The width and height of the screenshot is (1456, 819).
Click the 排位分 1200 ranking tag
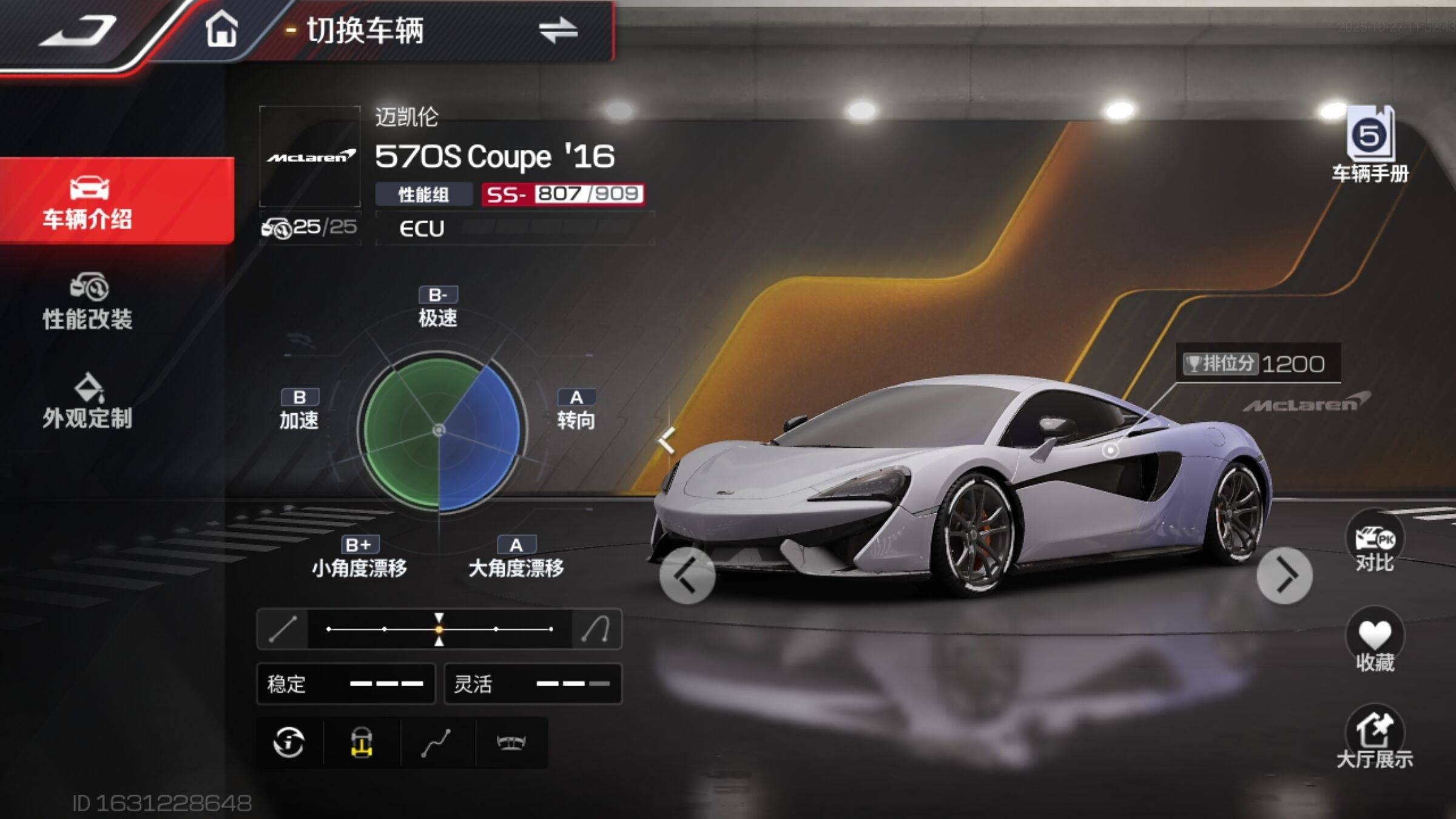(x=1257, y=363)
